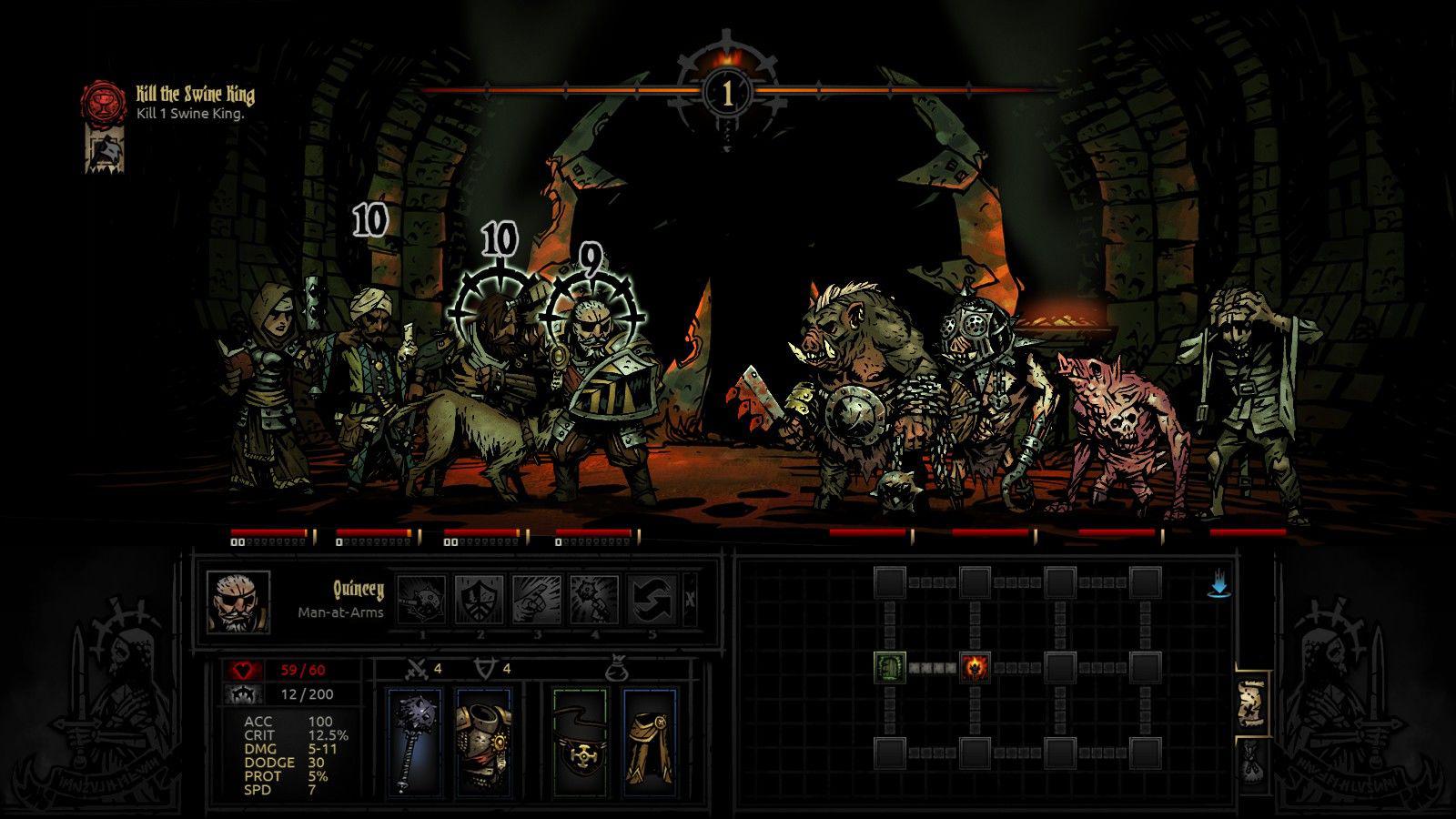Activate the Defender shield skill in slot 2
The height and width of the screenshot is (819, 1456).
click(x=480, y=596)
